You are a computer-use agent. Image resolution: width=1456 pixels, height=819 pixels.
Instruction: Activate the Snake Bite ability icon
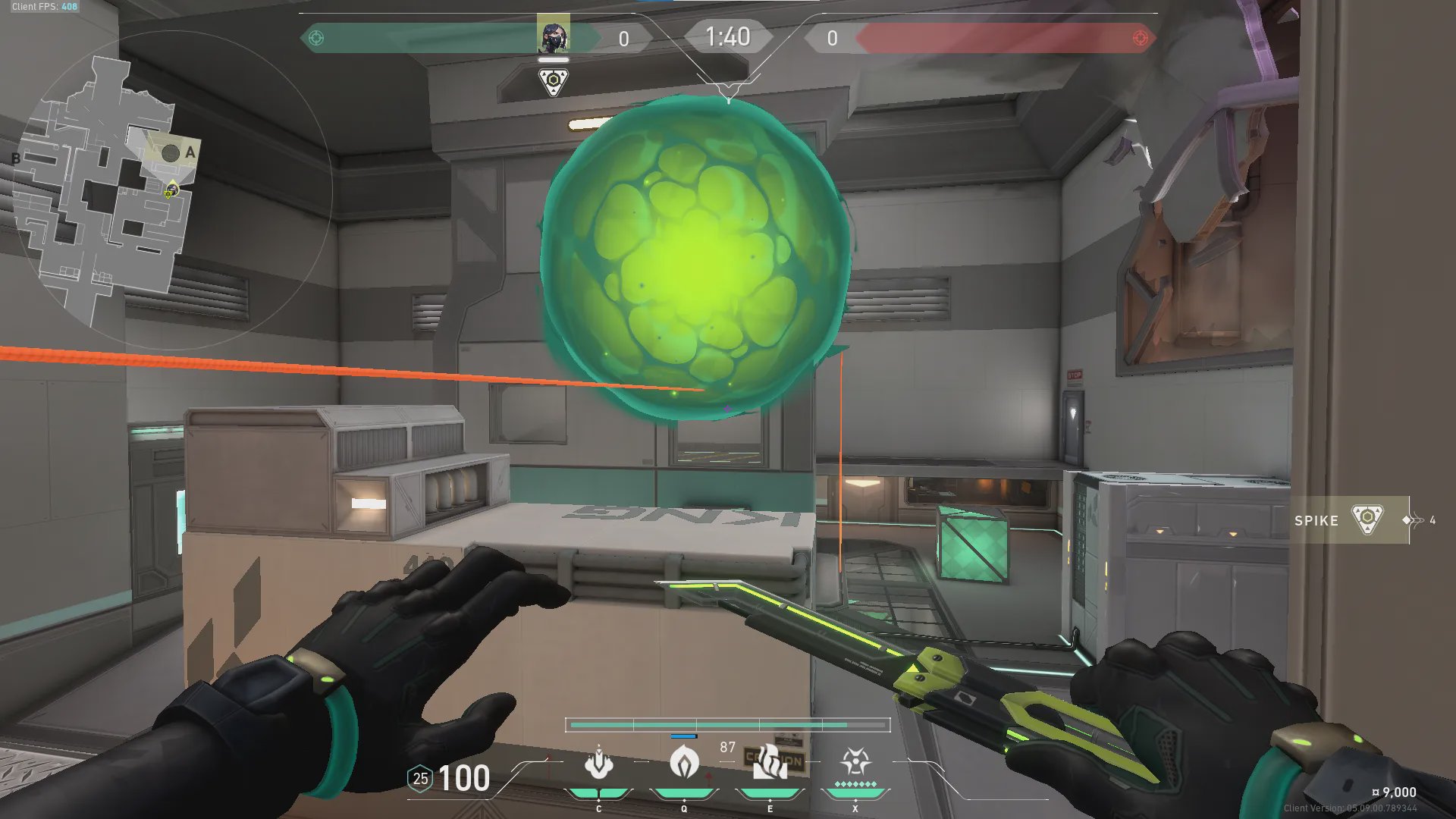598,763
